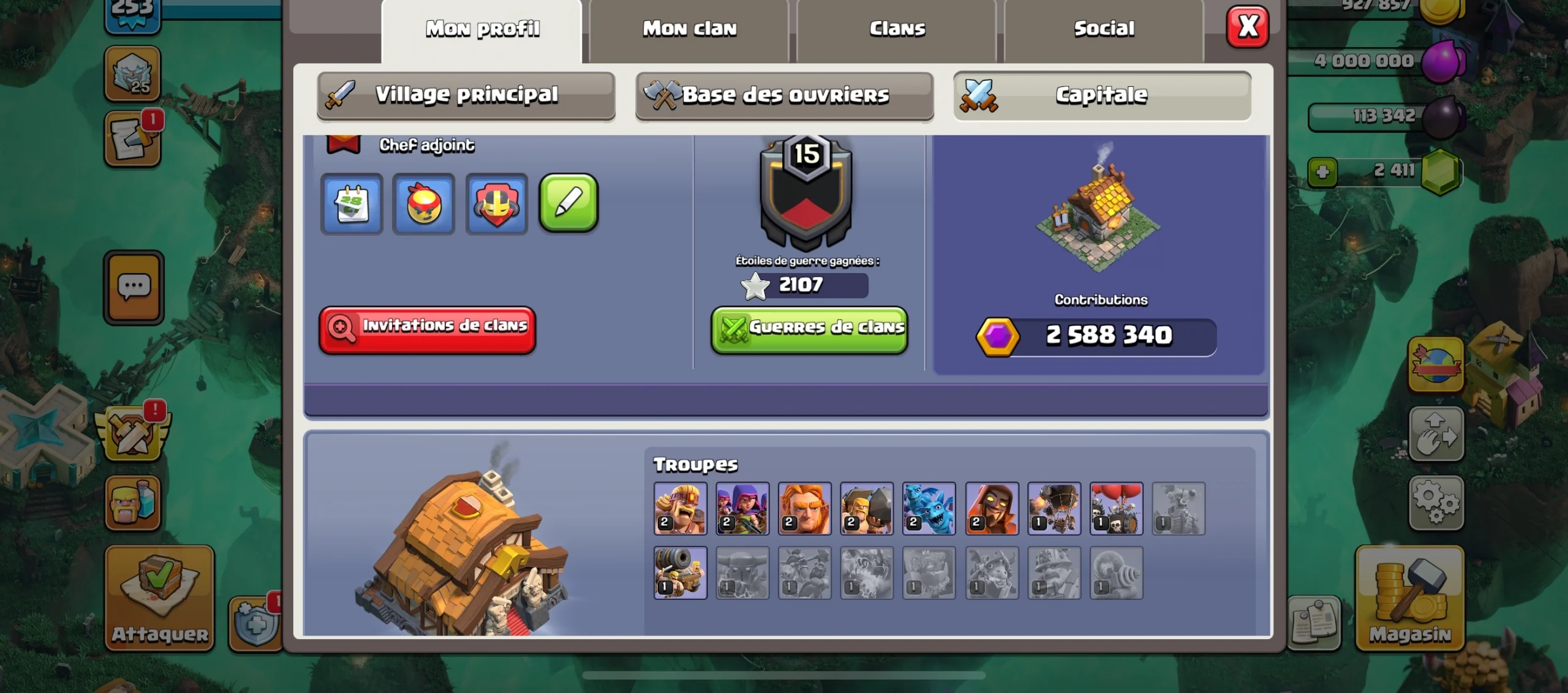
Task: Select the red helmet badge icon
Action: [x=496, y=204]
